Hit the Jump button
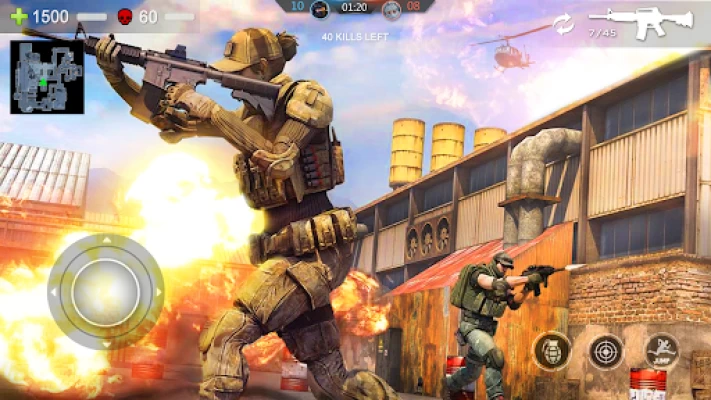Image resolution: width=711 pixels, height=400 pixels. [661, 350]
